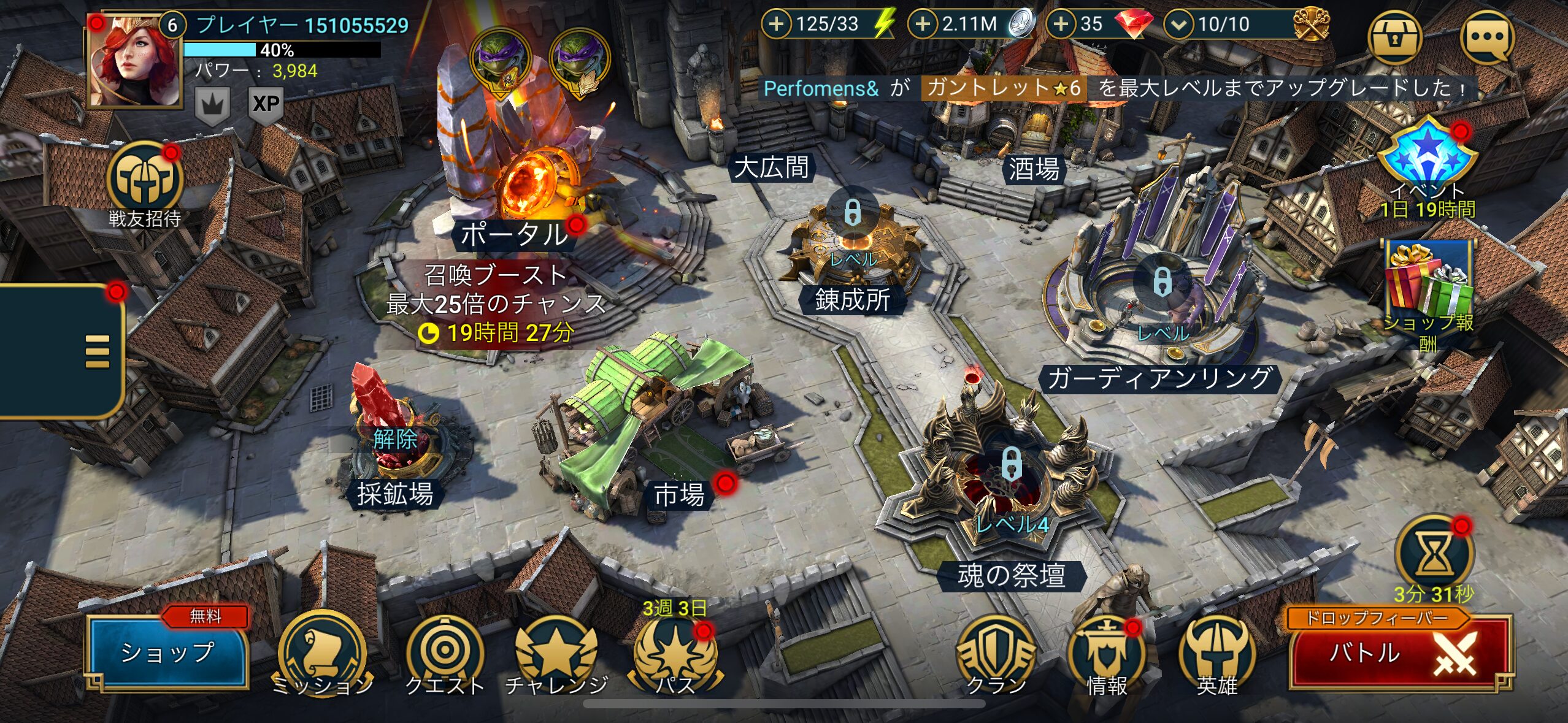Expand the side panel with three bars
The height and width of the screenshot is (723, 1568).
97,351
